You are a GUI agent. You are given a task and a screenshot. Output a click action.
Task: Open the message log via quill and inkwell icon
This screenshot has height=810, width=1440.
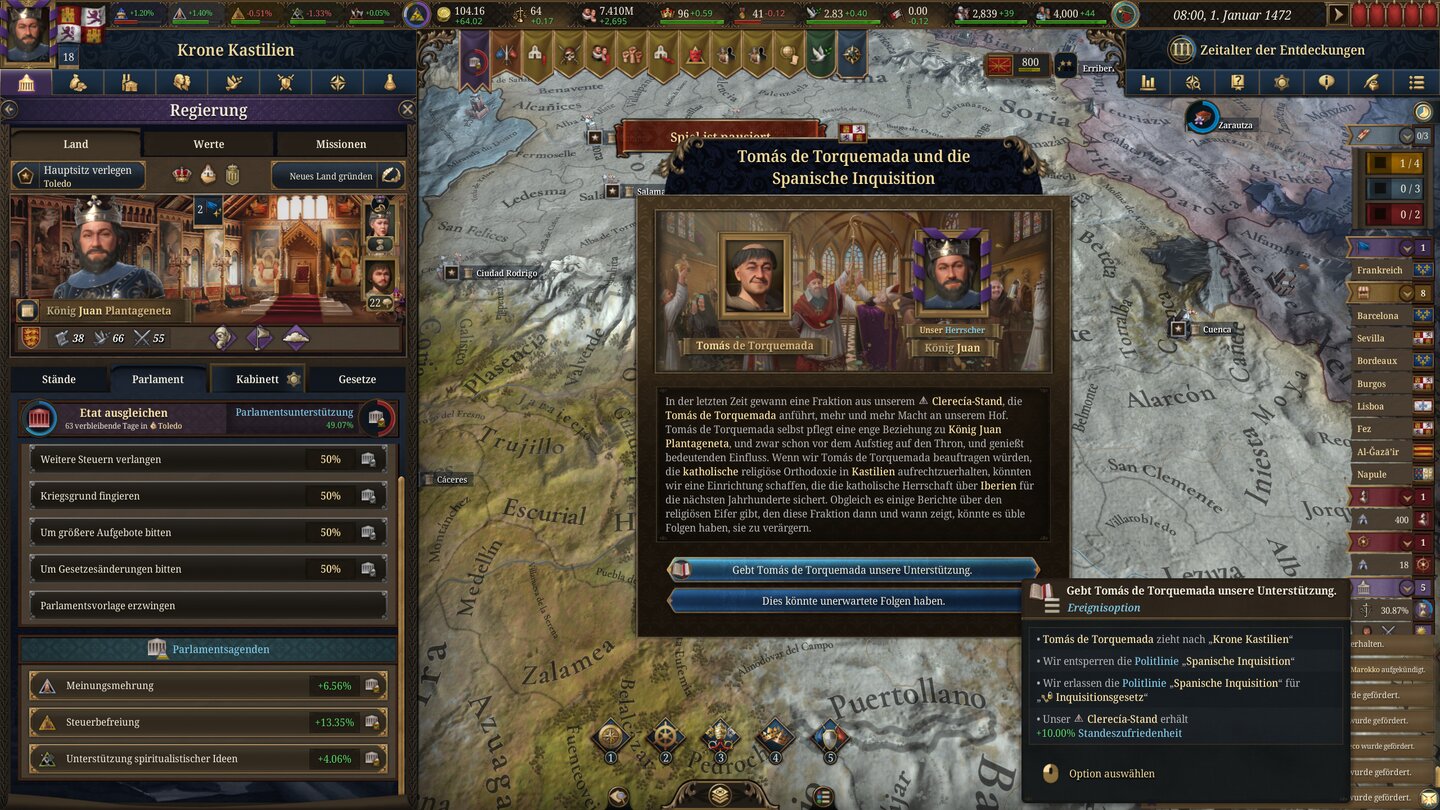(1371, 82)
